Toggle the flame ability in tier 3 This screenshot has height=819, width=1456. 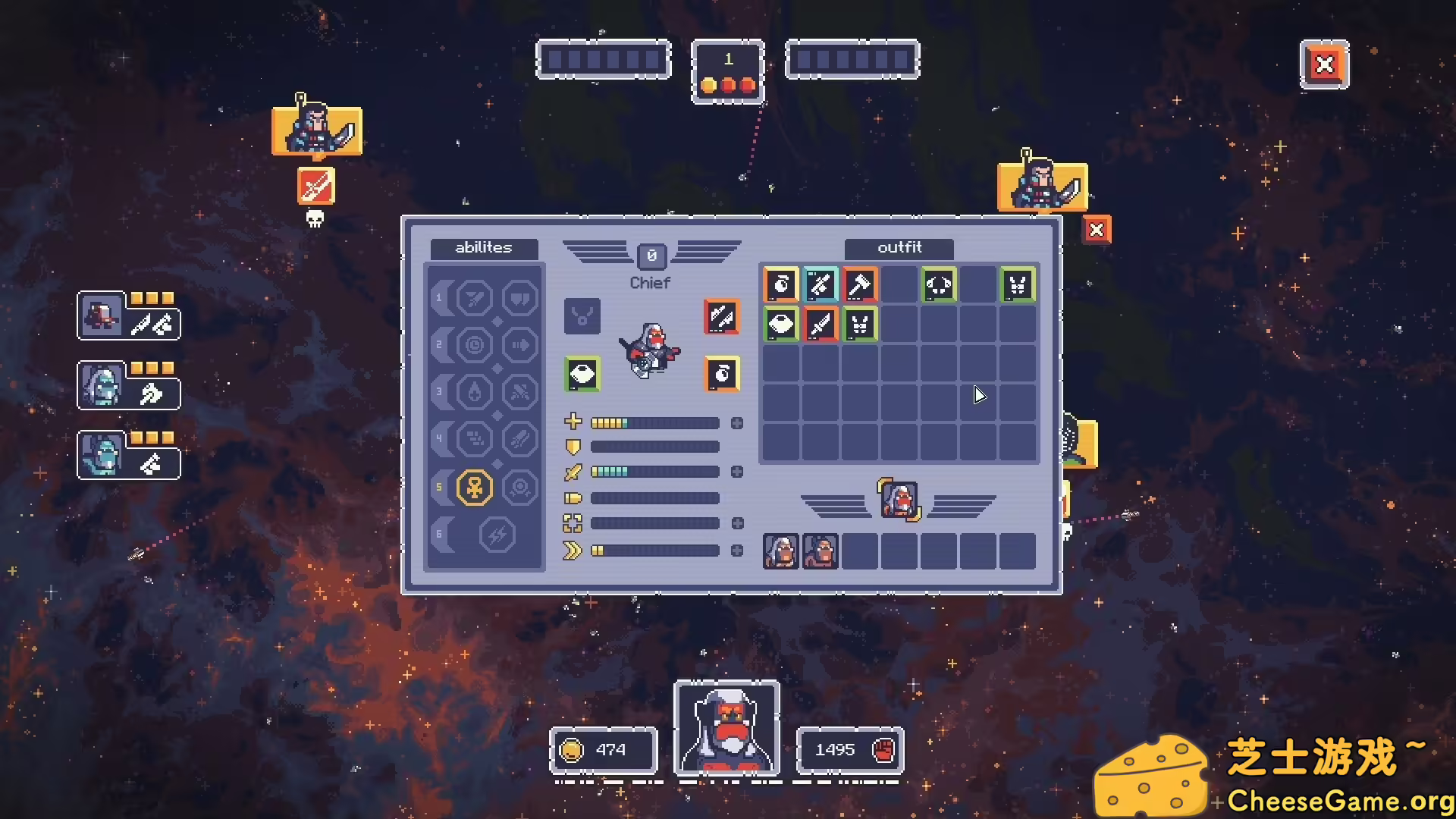click(x=475, y=392)
